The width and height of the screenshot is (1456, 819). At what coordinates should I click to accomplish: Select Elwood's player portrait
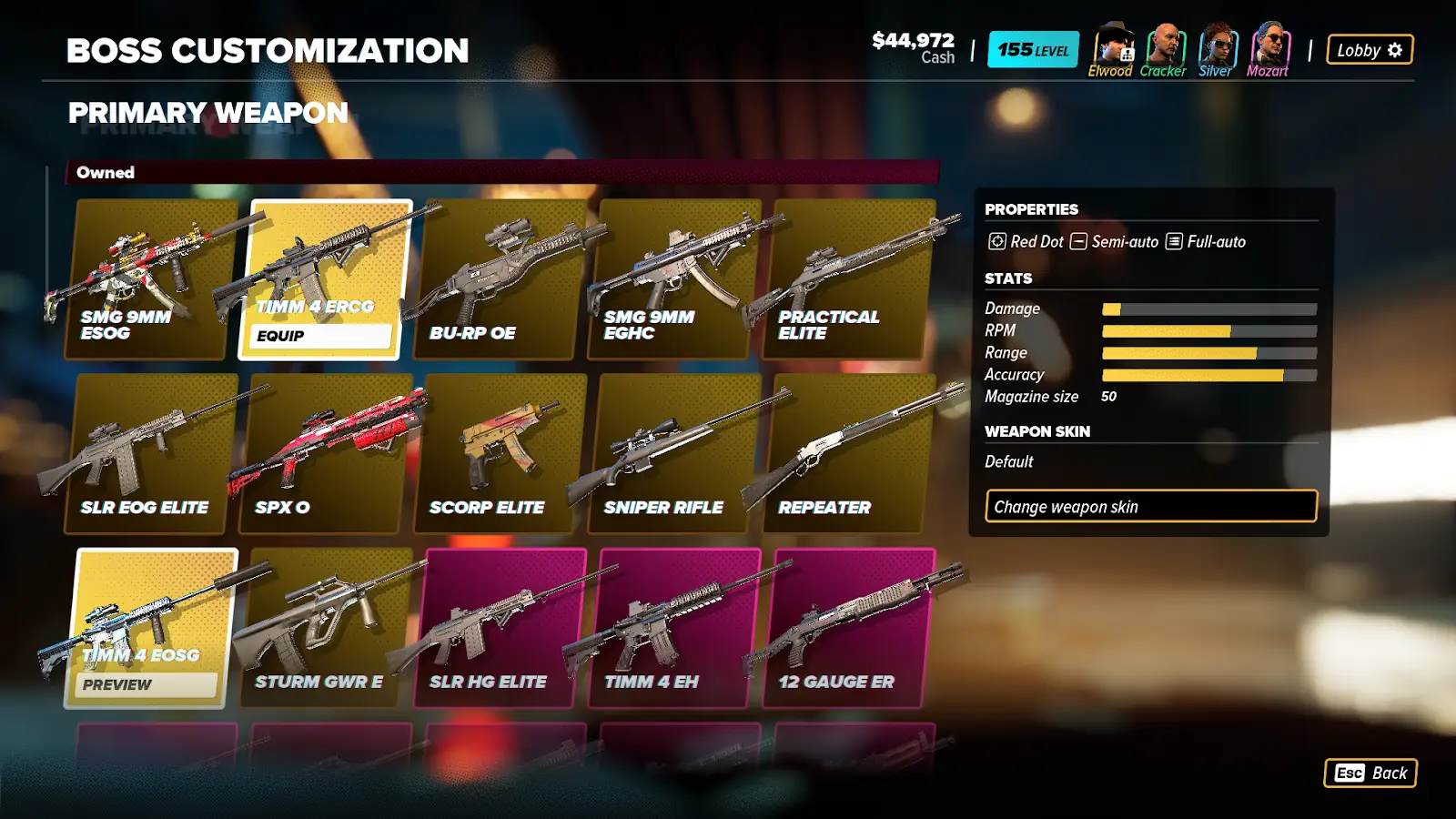(x=1113, y=45)
